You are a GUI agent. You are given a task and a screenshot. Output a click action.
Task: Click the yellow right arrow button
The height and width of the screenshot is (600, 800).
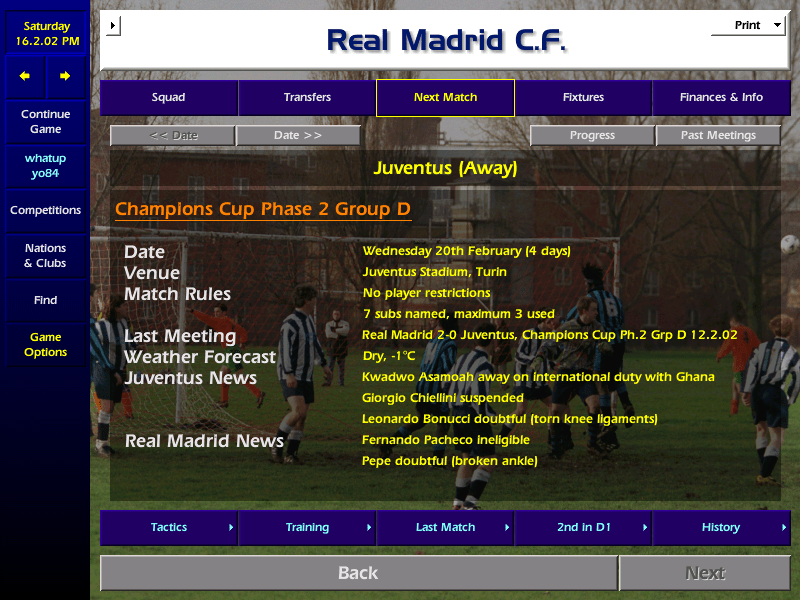click(x=65, y=76)
